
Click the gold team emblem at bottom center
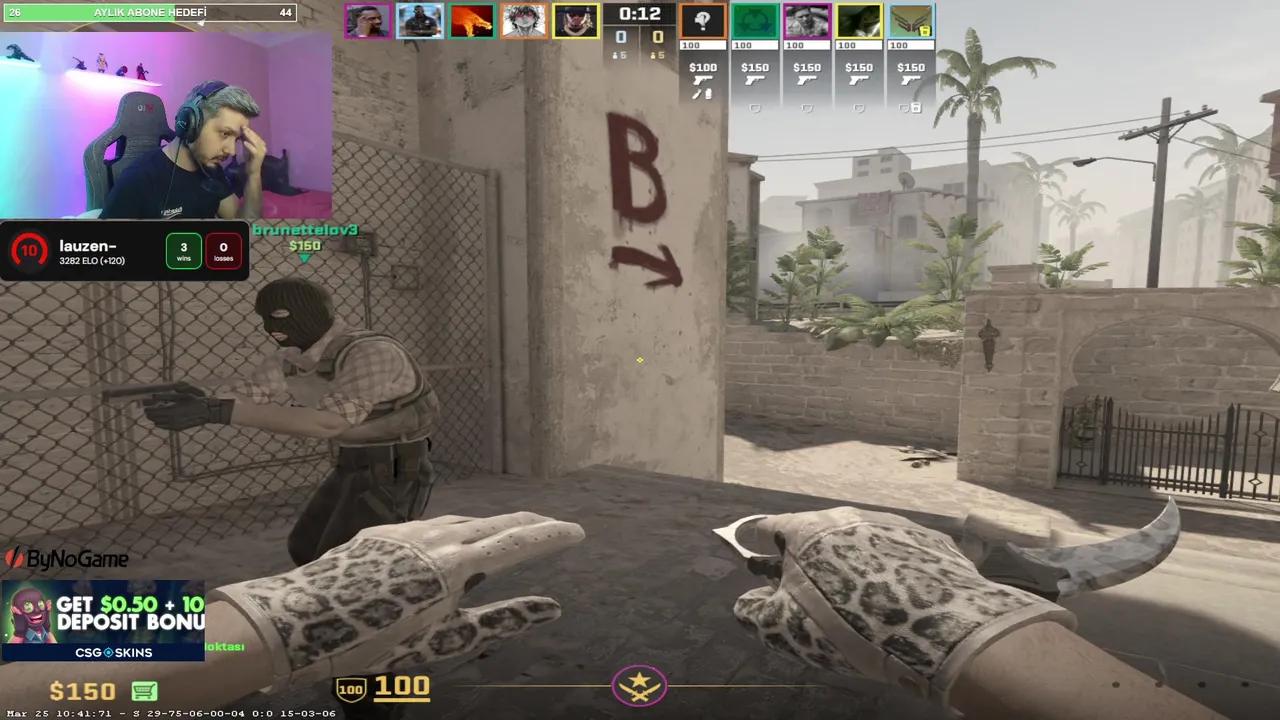click(x=639, y=686)
